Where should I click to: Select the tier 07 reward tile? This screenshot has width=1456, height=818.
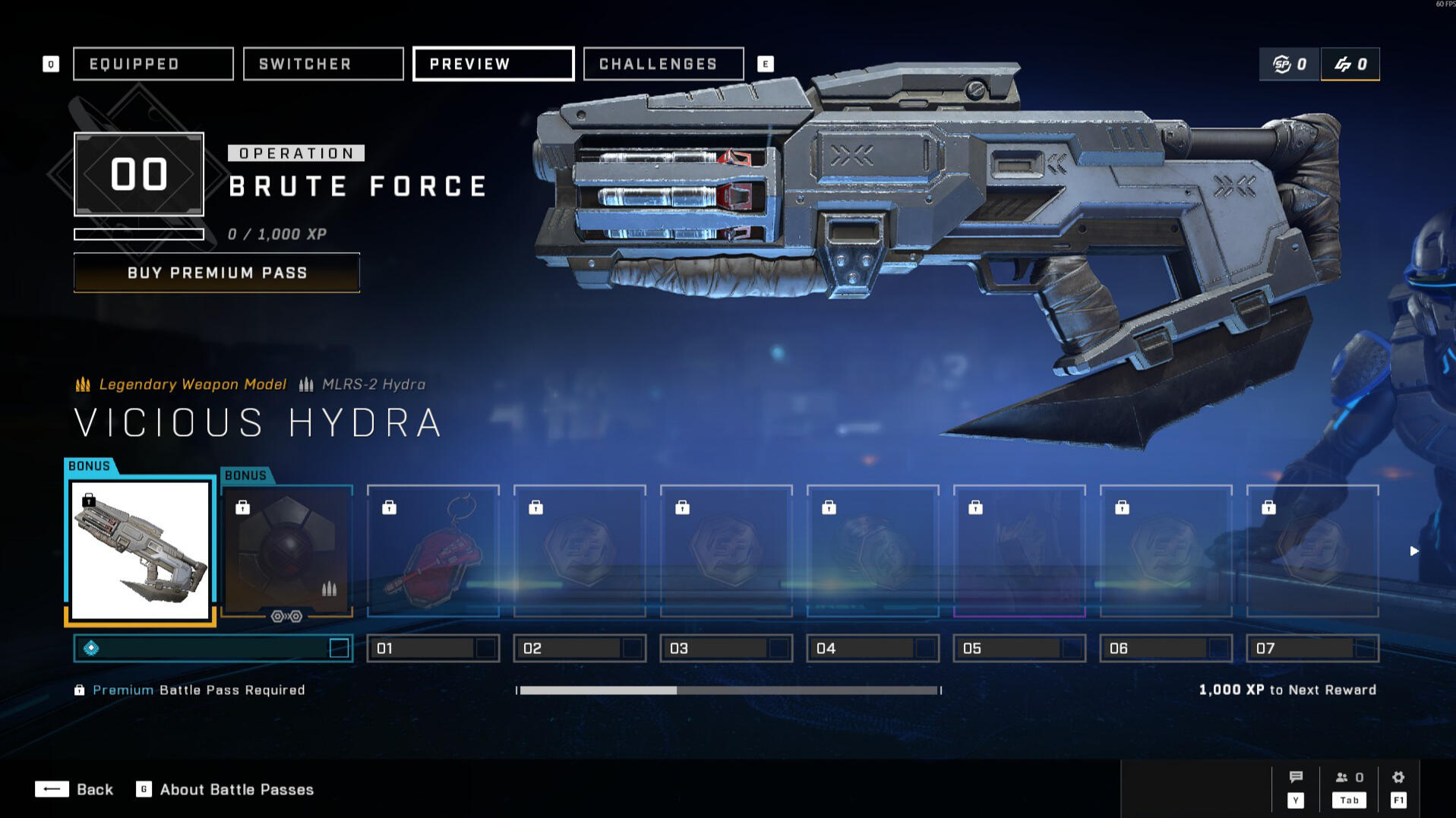coord(1312,550)
